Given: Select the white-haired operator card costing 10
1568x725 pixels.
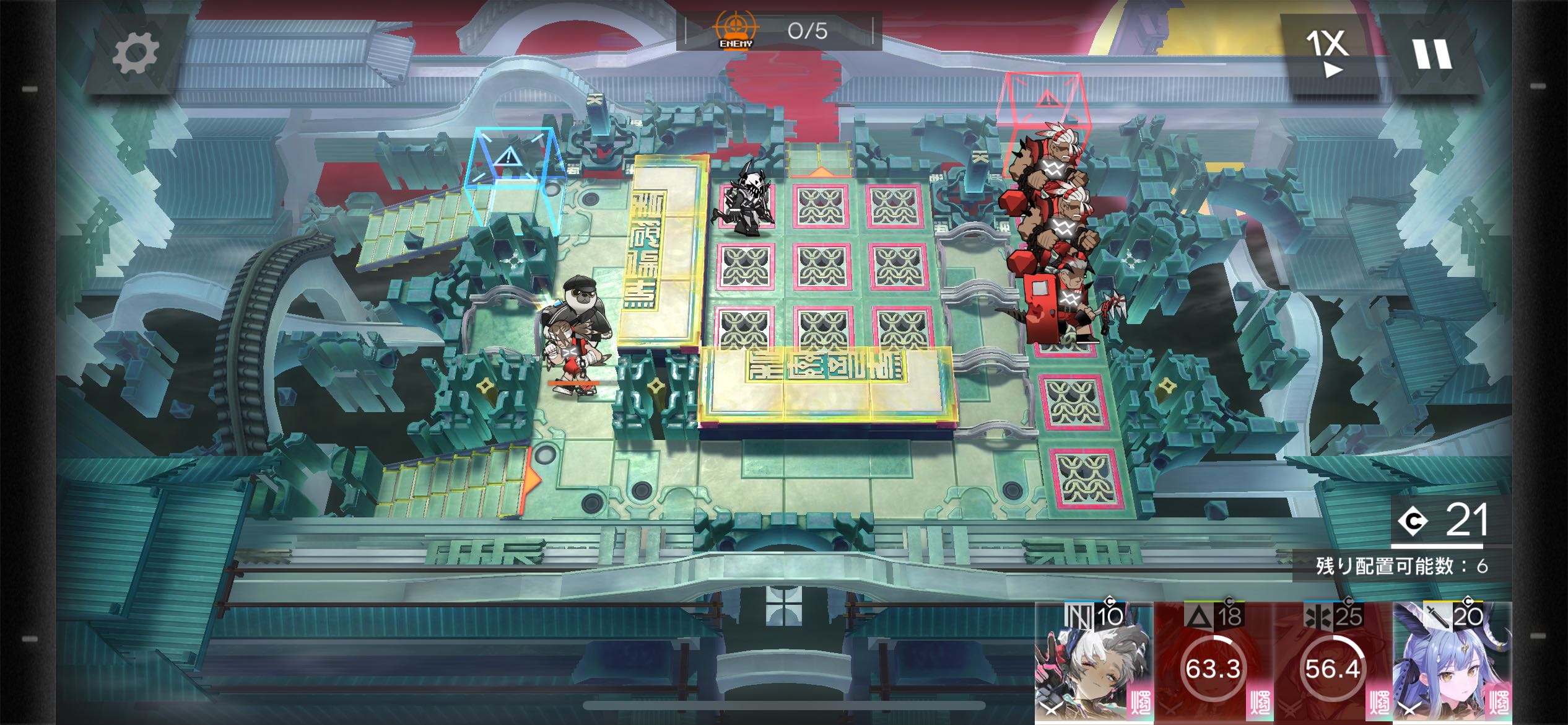Looking at the screenshot, I should [1093, 663].
